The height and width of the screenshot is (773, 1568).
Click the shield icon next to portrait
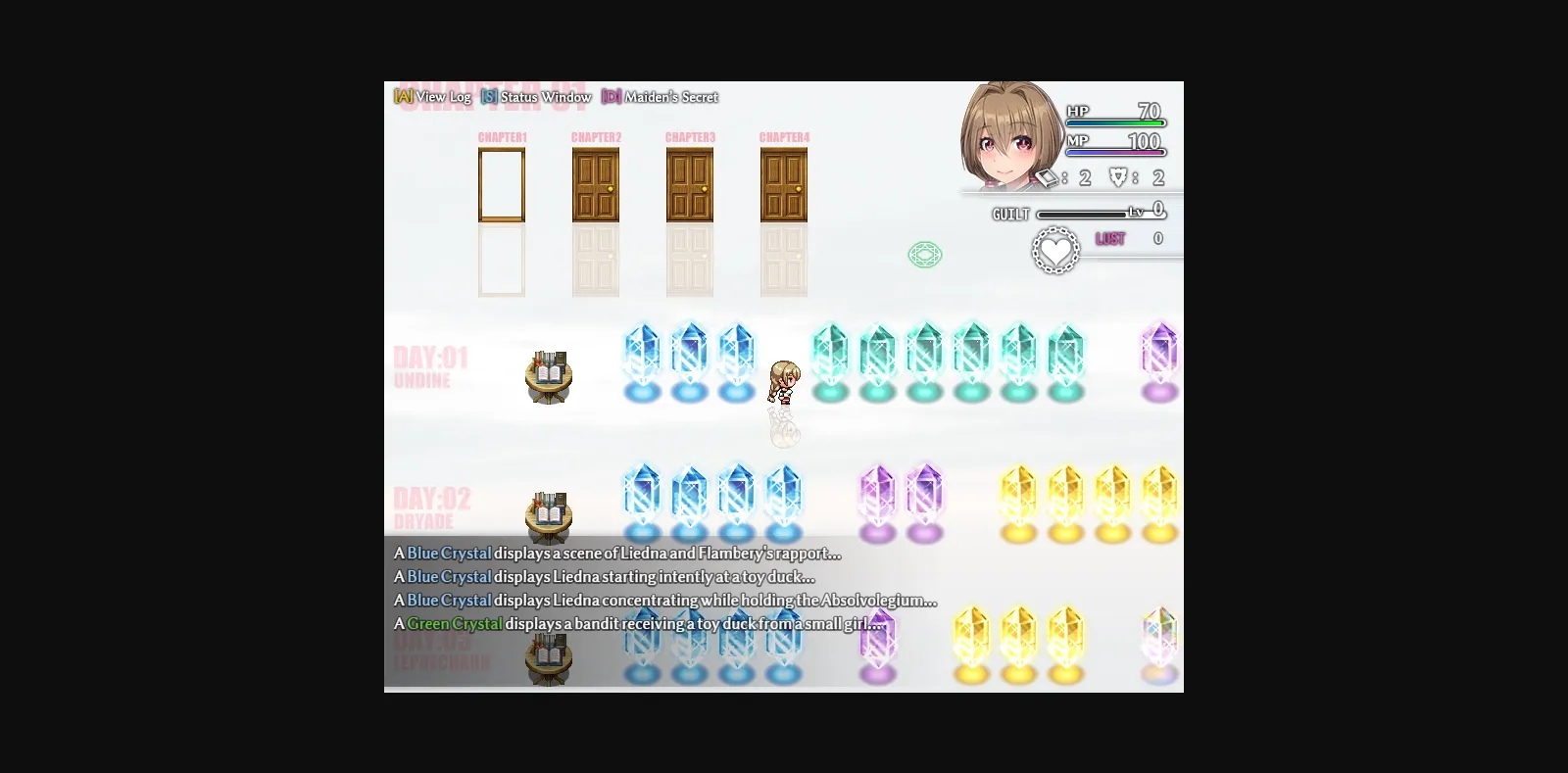pyautogui.click(x=1118, y=177)
